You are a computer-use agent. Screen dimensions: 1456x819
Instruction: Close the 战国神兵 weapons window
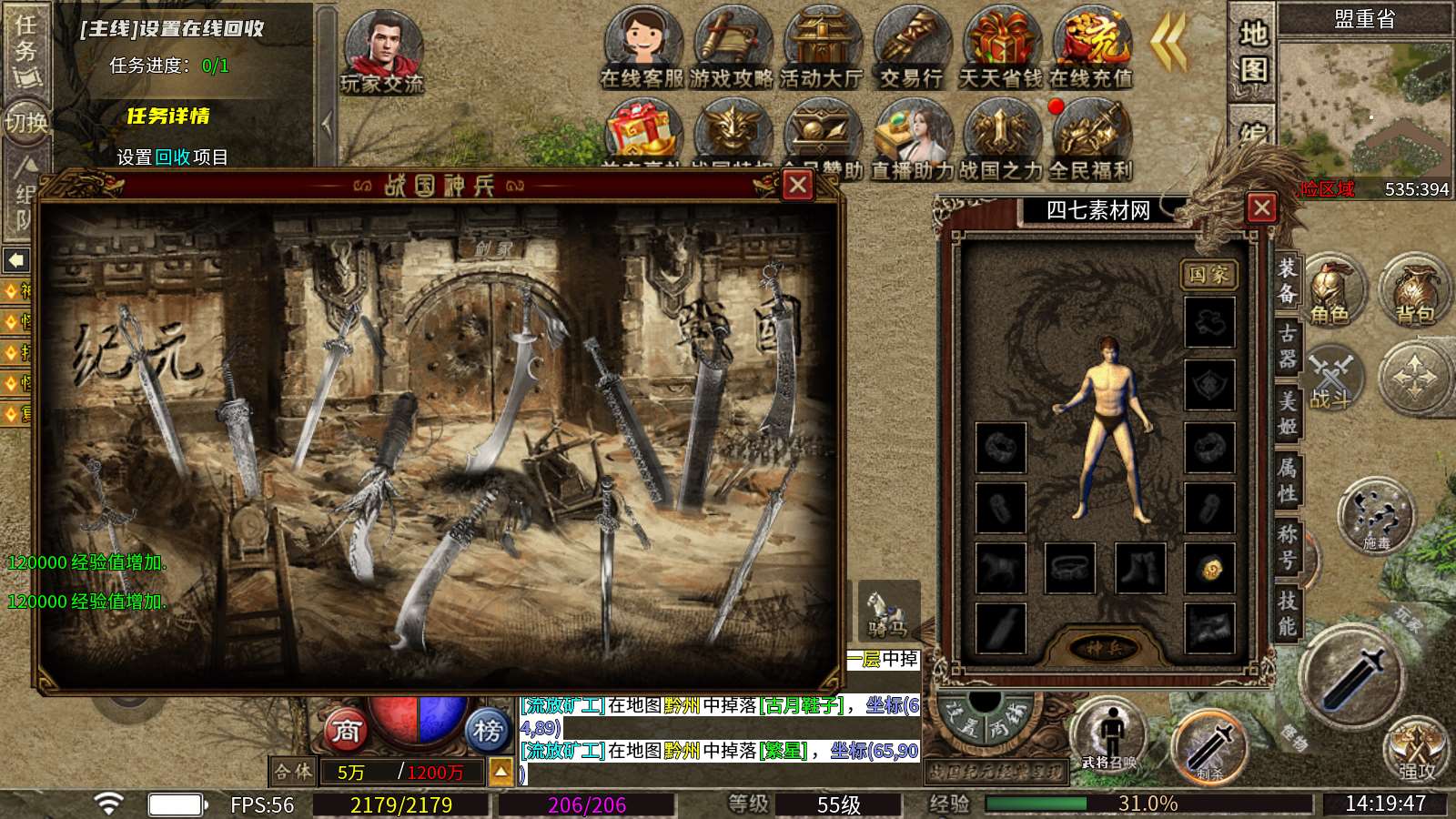[x=798, y=186]
